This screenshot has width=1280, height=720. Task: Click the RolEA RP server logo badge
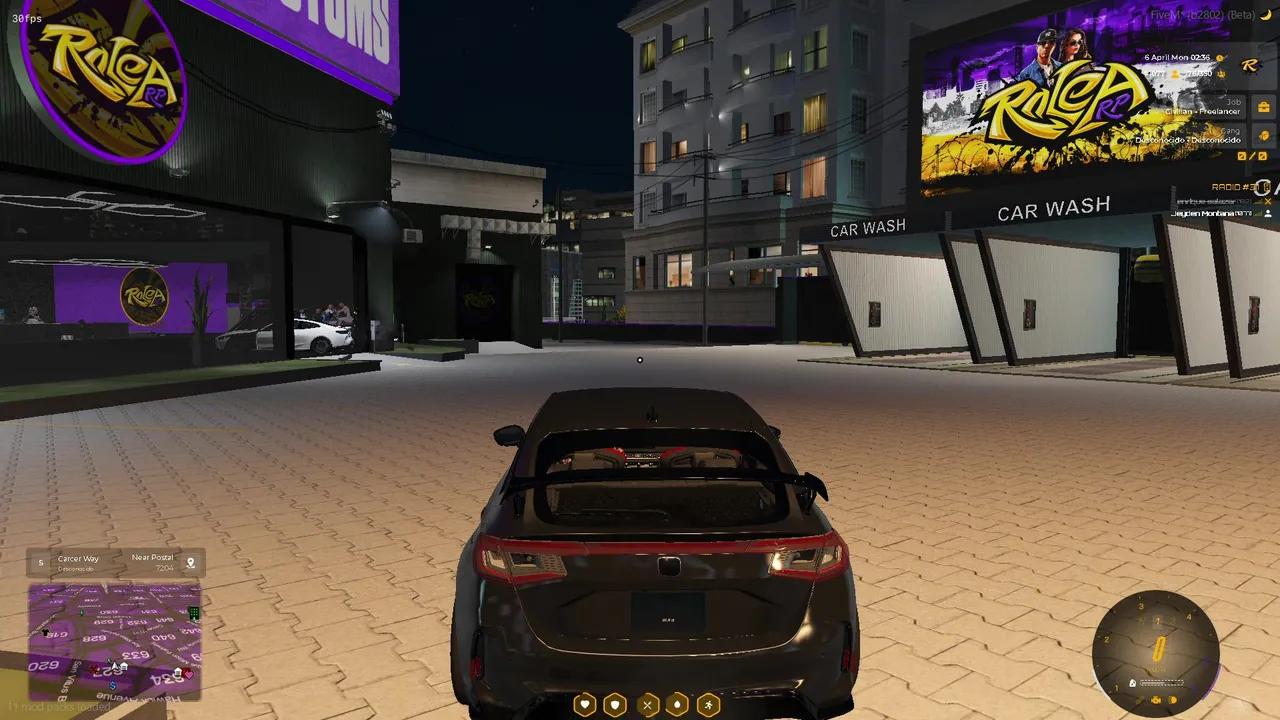1249,66
